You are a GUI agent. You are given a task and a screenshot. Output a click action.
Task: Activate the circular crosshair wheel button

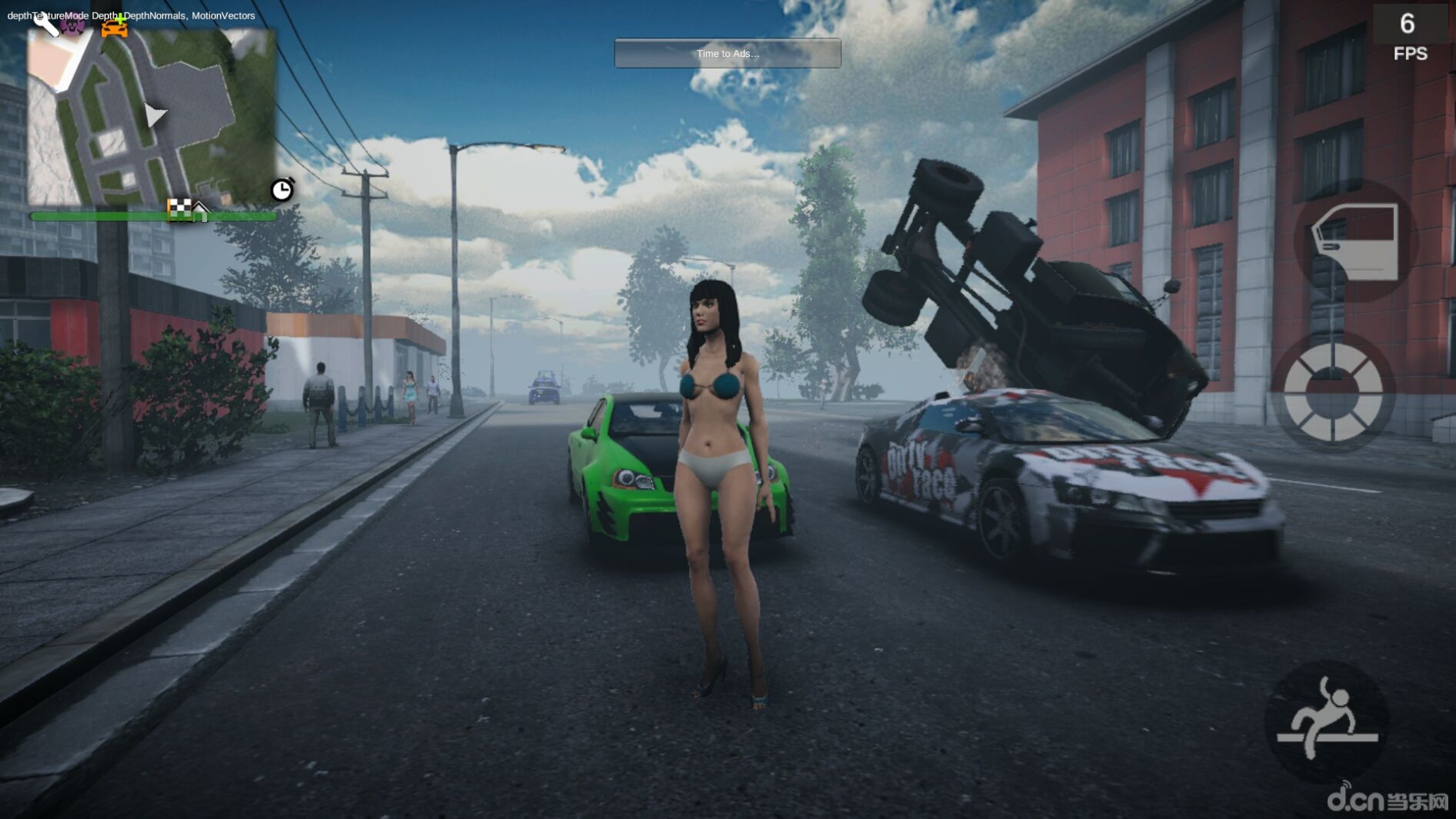click(x=1332, y=392)
